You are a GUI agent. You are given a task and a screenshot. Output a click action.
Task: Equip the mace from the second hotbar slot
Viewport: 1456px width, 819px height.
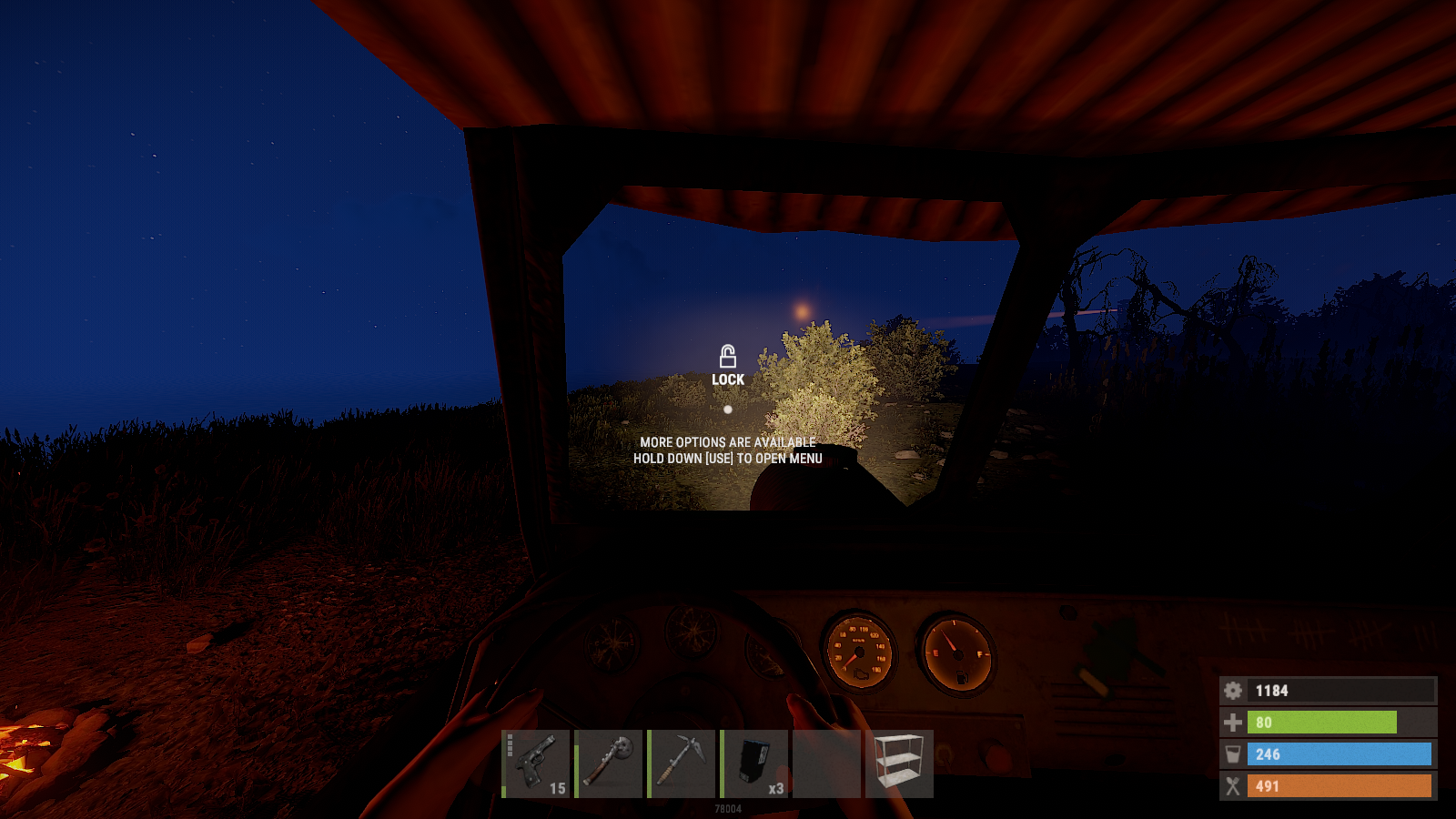(x=610, y=763)
